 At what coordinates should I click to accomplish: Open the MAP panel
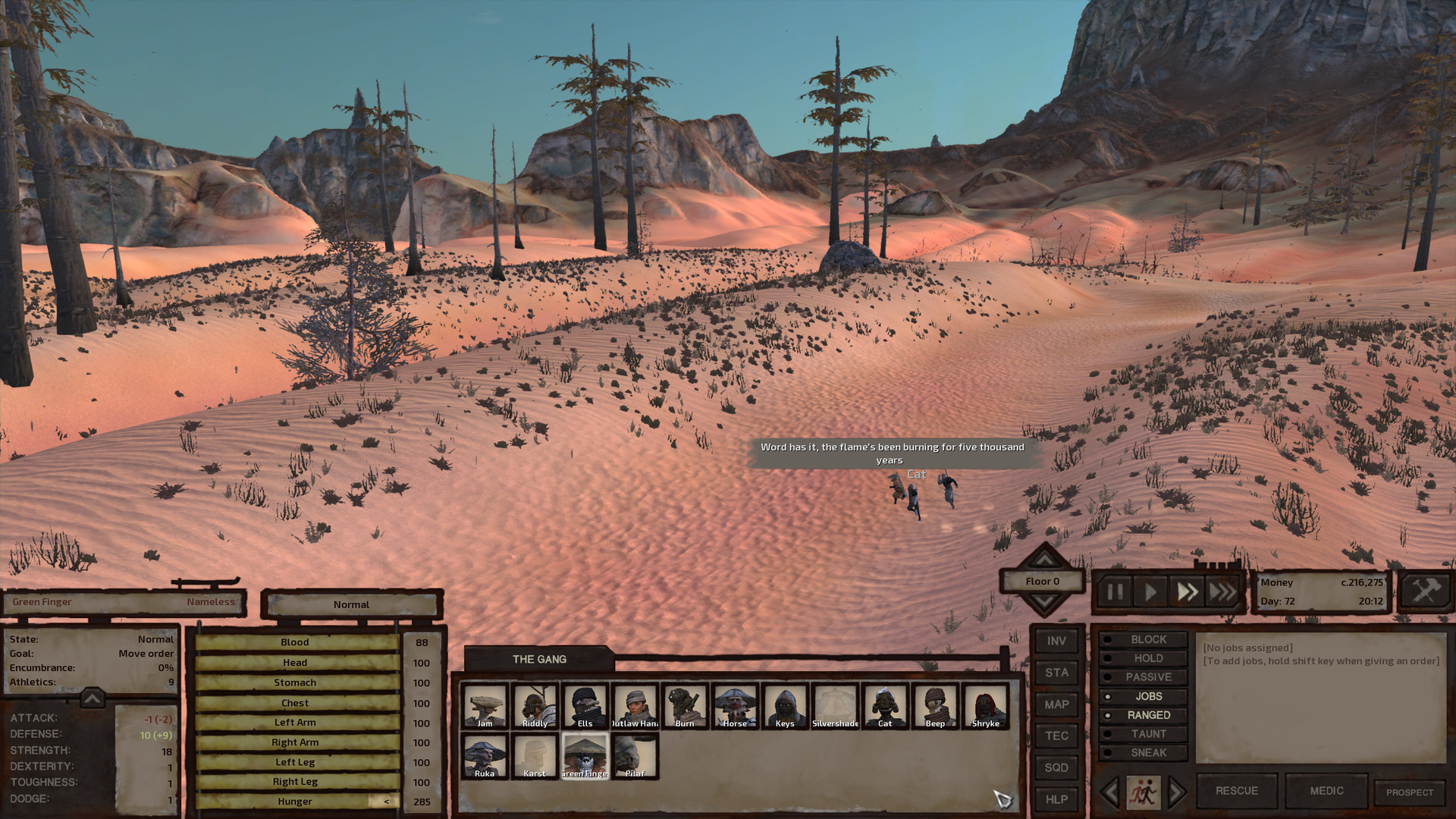1056,704
